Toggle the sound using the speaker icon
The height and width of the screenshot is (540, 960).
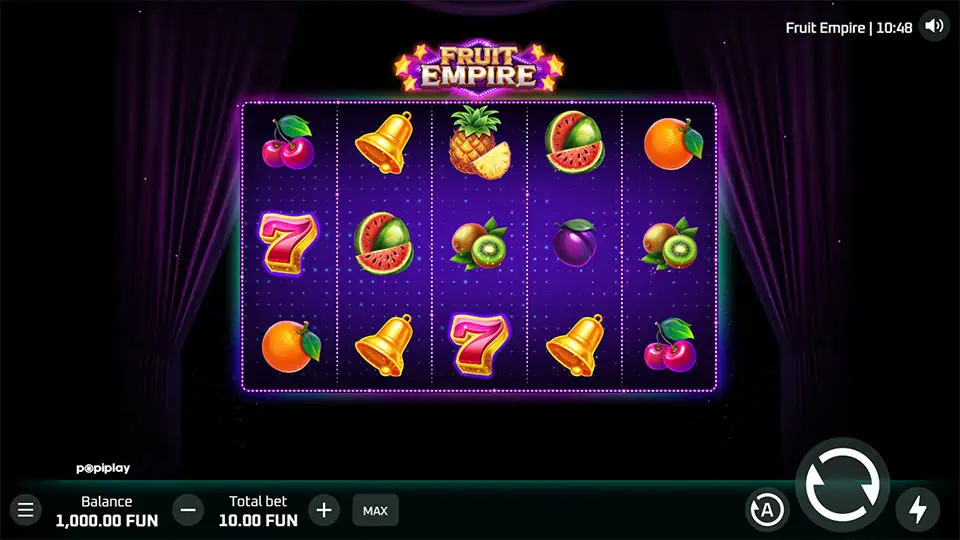(934, 27)
